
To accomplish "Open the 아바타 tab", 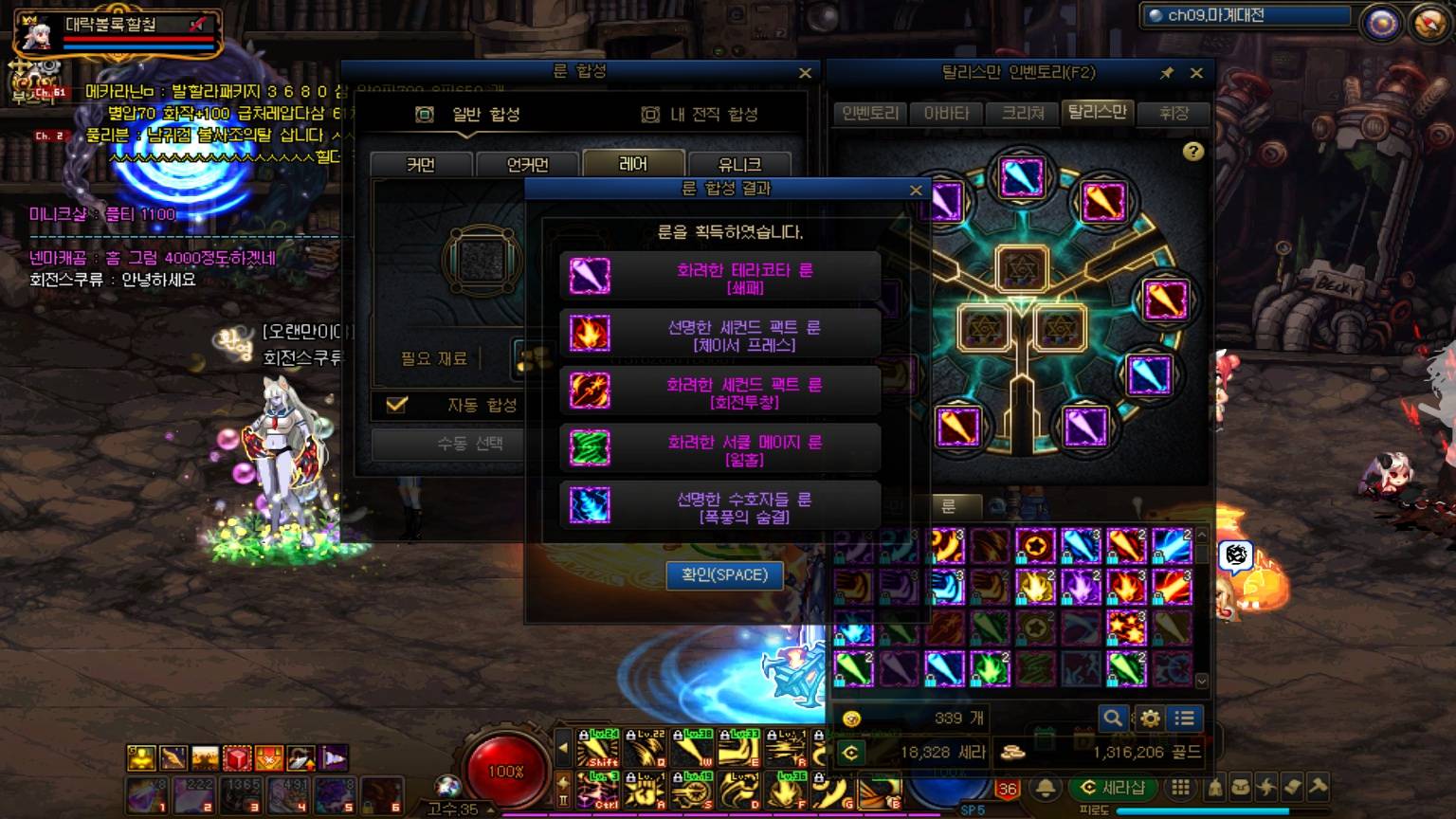I will click(x=946, y=113).
